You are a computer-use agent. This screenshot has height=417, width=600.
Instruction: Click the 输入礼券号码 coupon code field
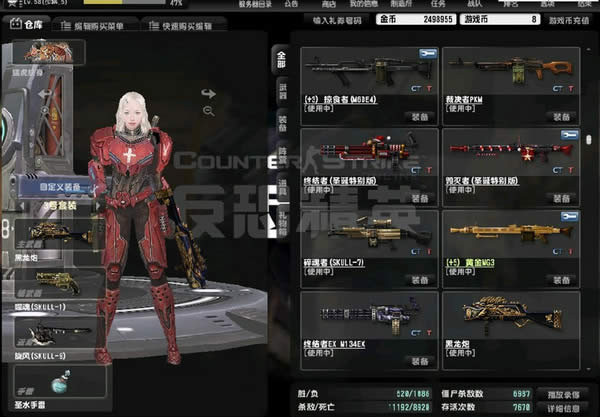tap(337, 19)
